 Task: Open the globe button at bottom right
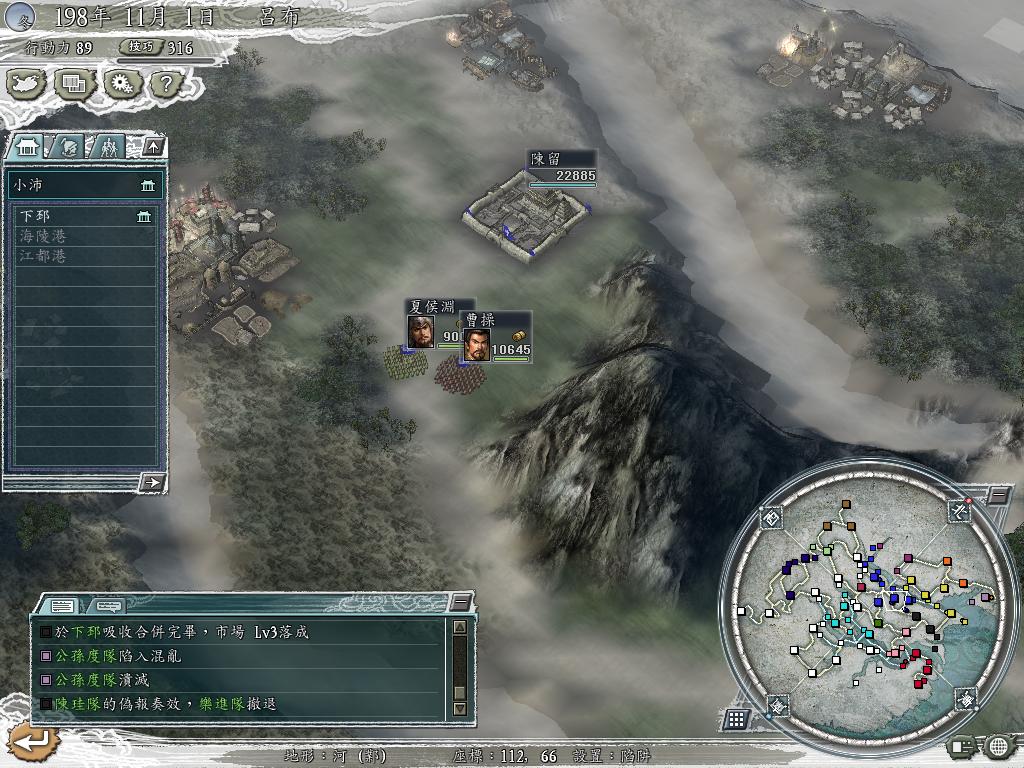coord(998,746)
